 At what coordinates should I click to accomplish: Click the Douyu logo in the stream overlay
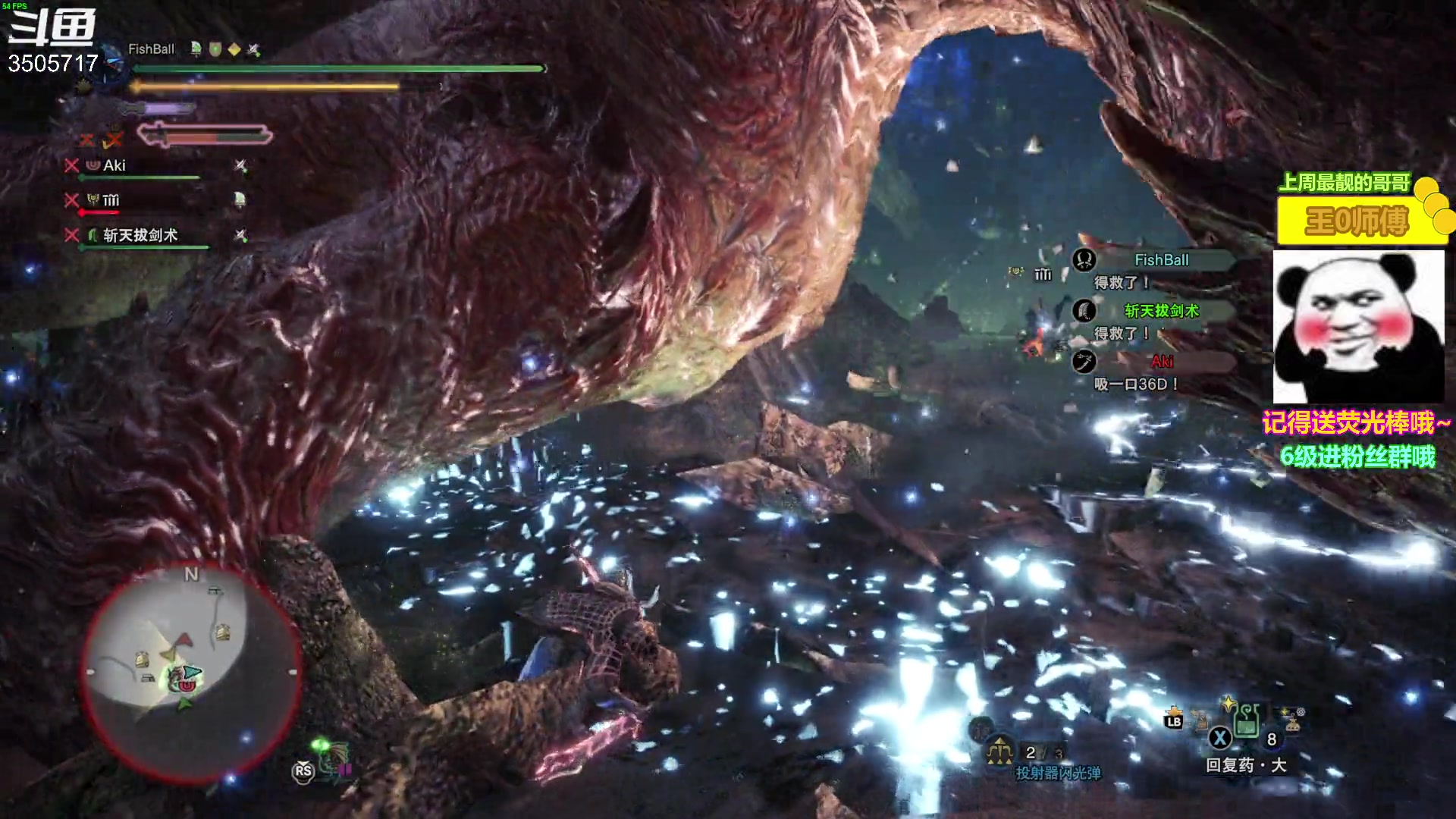[52, 28]
